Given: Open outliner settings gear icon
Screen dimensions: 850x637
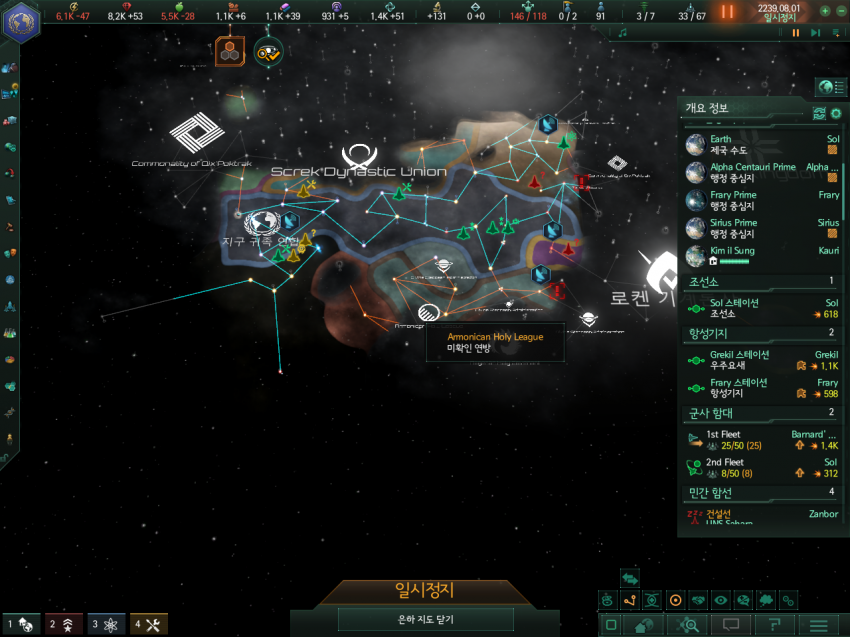Looking at the screenshot, I should point(836,113).
